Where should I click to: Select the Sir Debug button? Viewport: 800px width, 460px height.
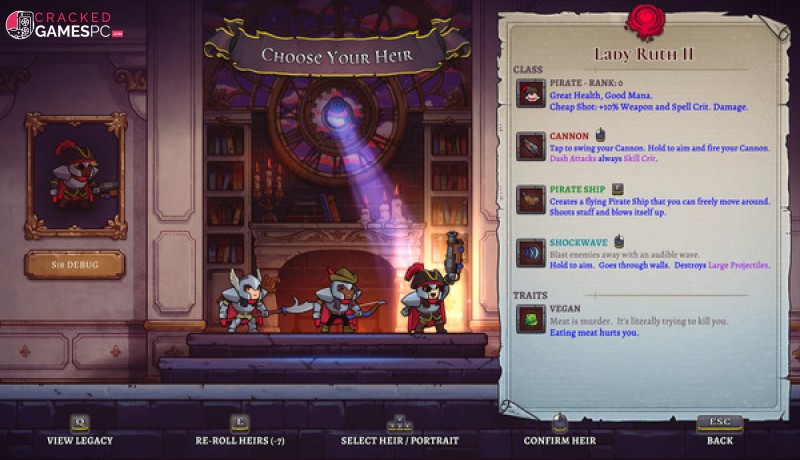pyautogui.click(x=75, y=265)
